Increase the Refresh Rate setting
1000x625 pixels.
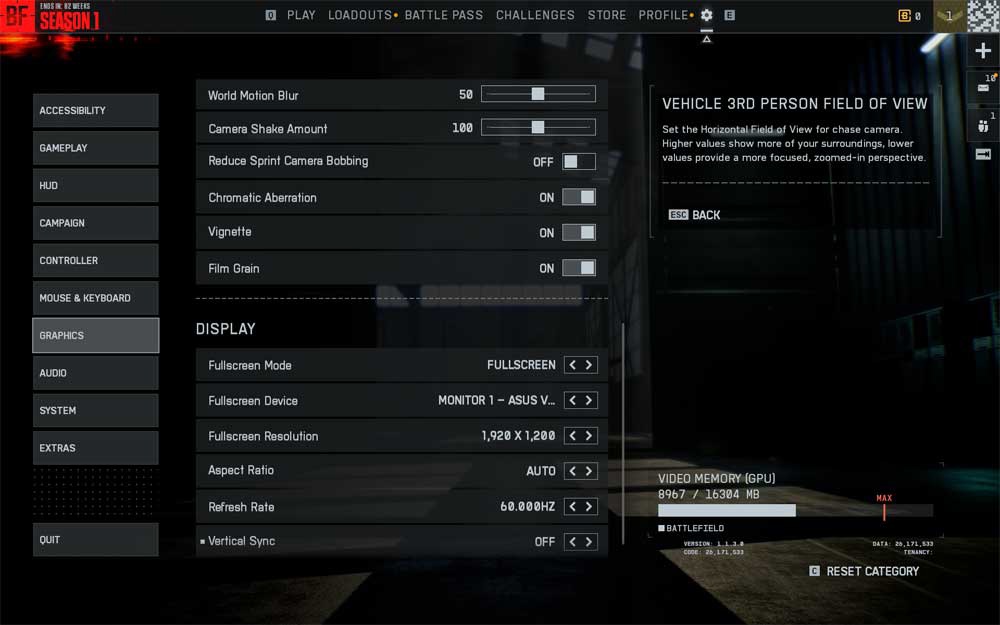[589, 507]
